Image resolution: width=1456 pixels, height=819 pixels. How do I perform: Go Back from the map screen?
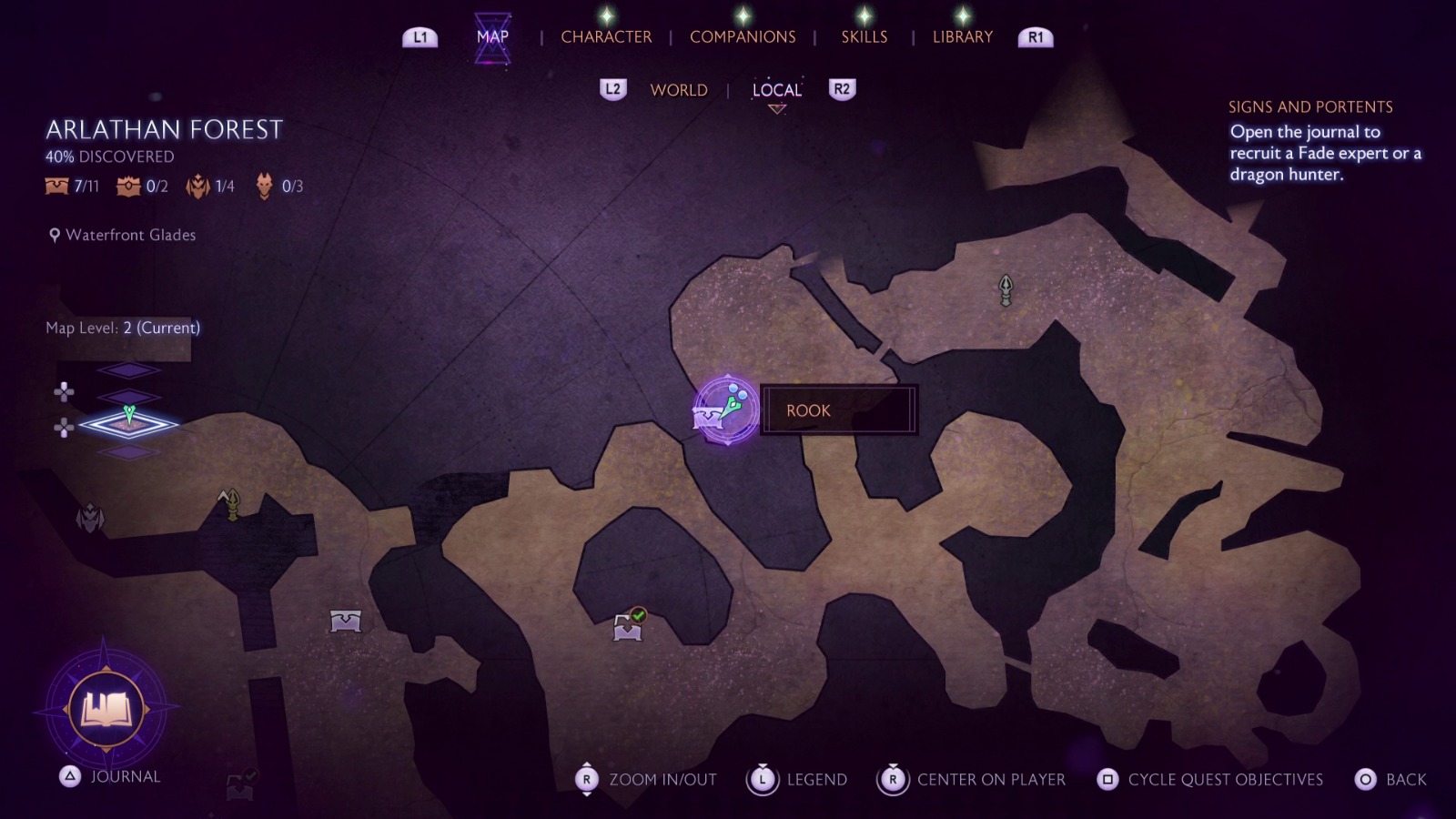pyautogui.click(x=1391, y=780)
